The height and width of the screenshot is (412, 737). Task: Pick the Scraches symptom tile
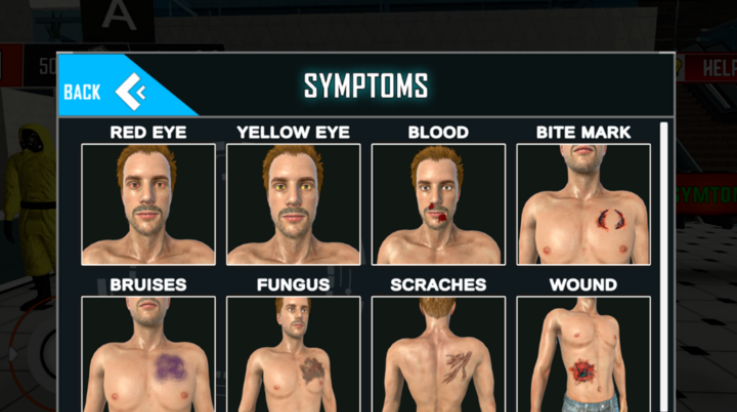pos(438,354)
